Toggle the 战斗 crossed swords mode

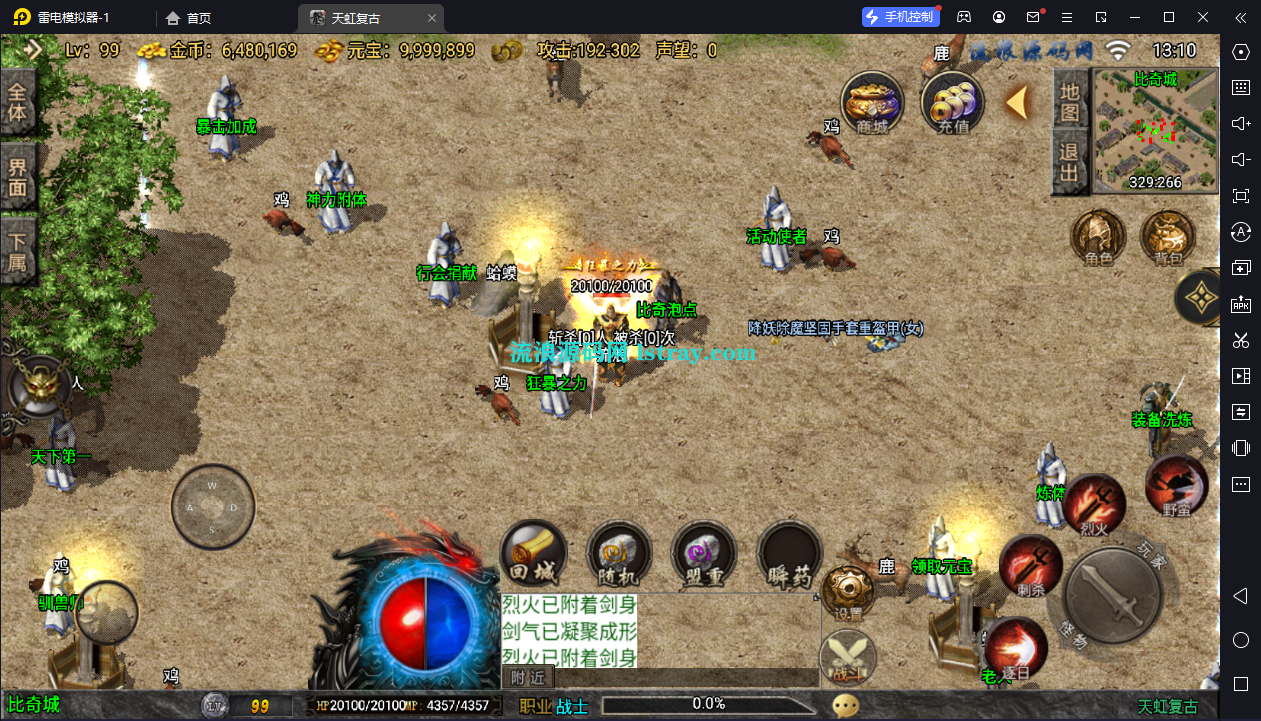[848, 658]
